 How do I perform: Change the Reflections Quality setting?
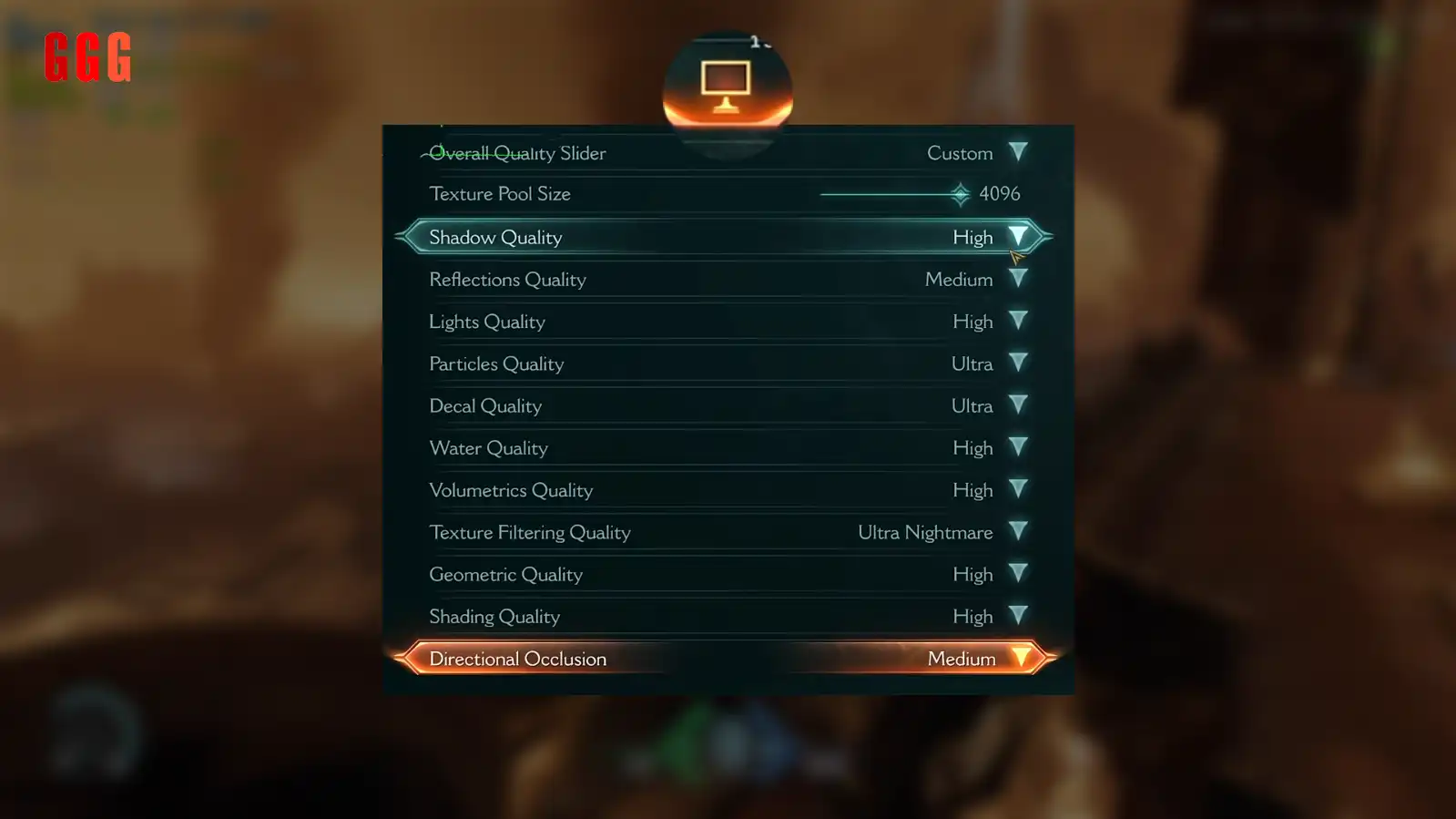click(x=1017, y=279)
